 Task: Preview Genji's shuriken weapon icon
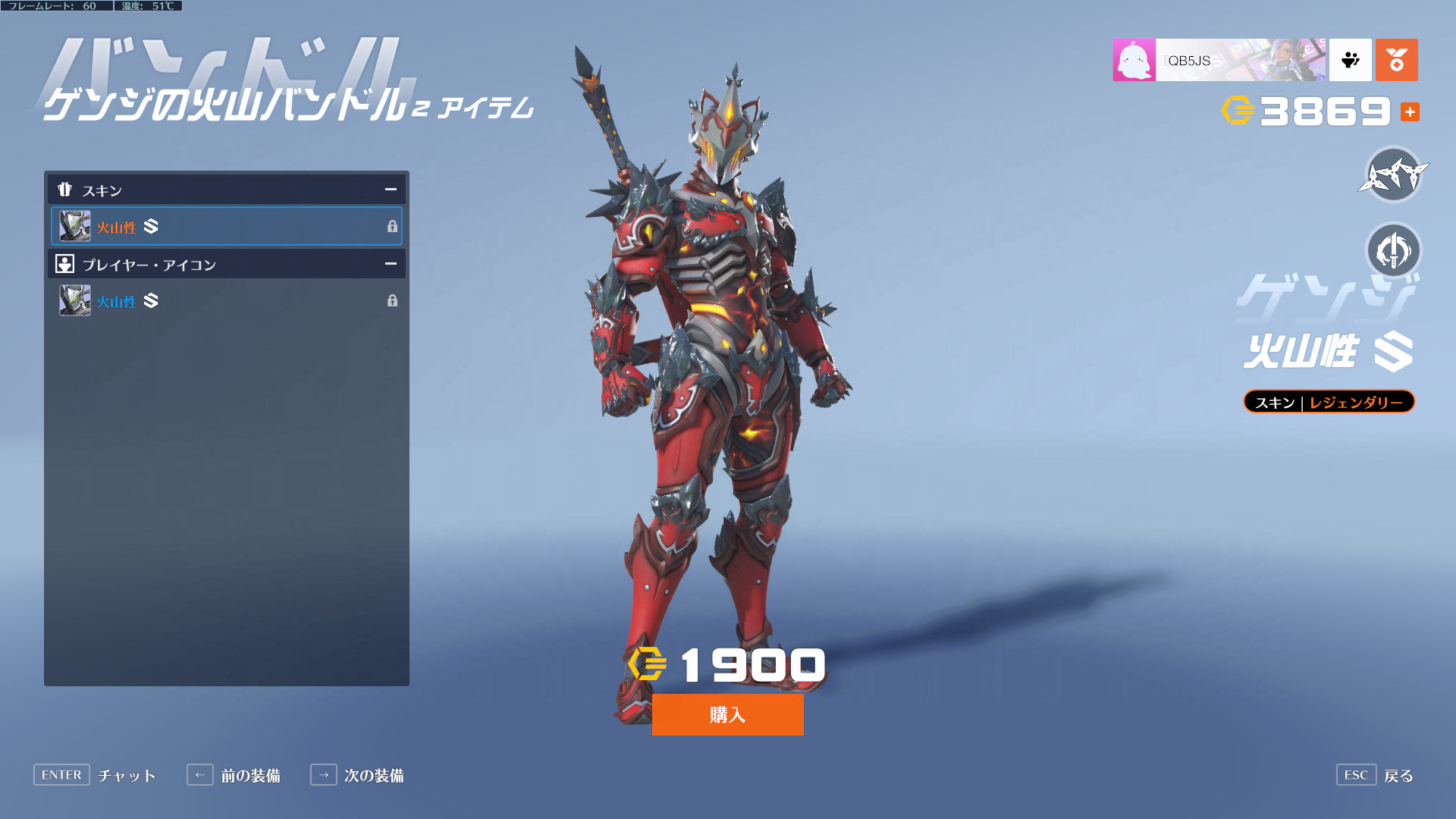pyautogui.click(x=1393, y=175)
